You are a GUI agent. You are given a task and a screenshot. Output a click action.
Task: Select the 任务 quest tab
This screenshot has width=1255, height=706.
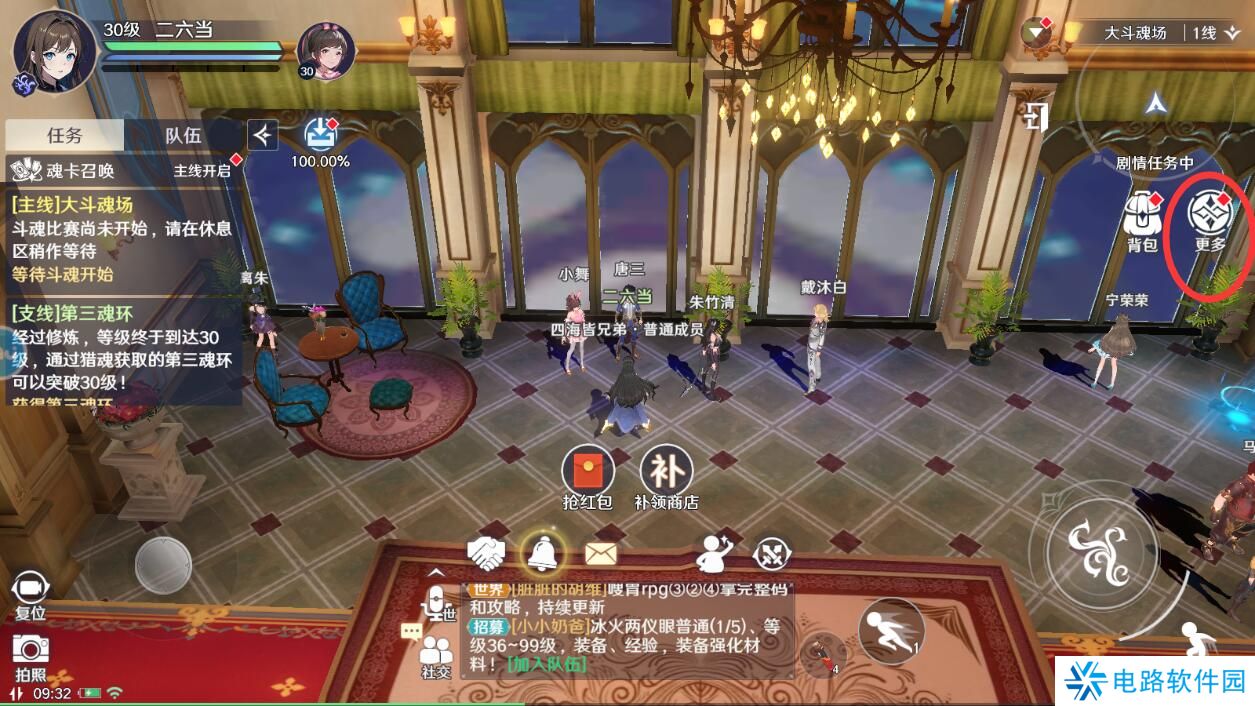pos(65,135)
